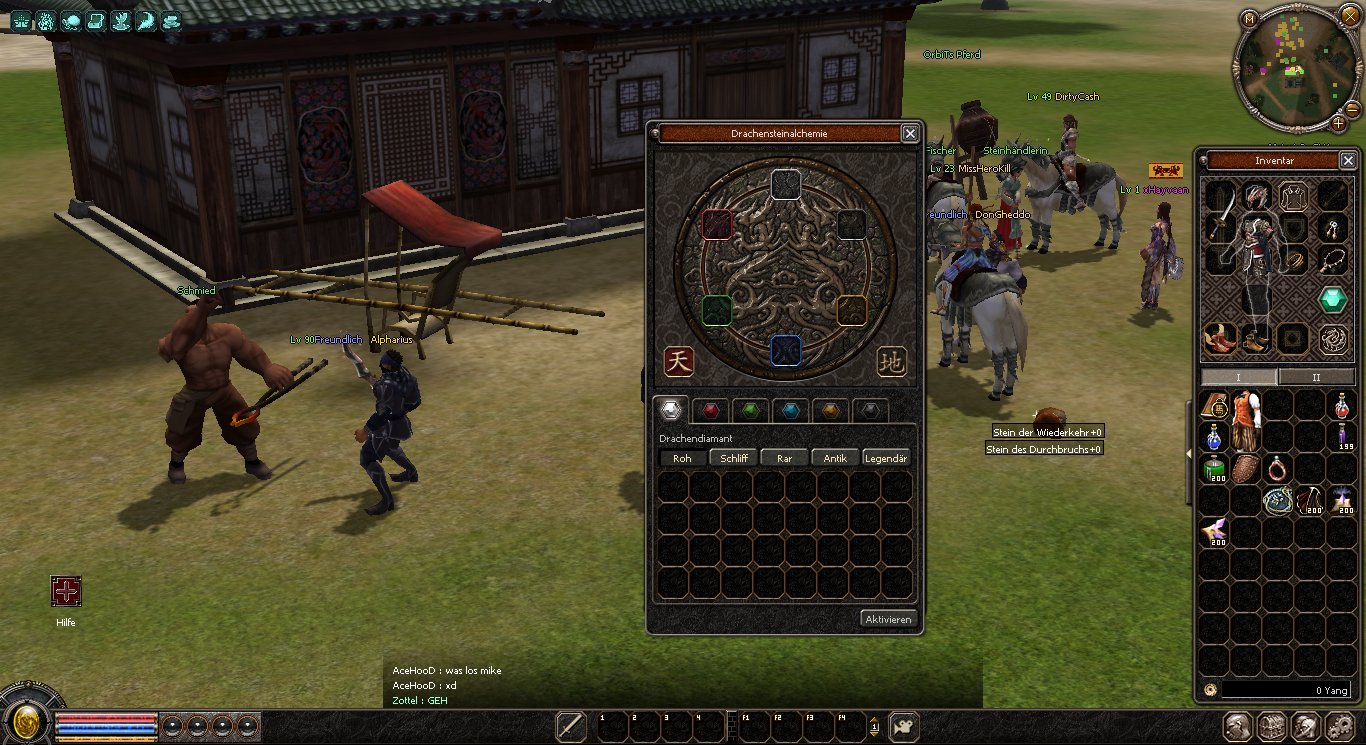Close the Inventar window
The width and height of the screenshot is (1366, 745).
pos(1347,160)
